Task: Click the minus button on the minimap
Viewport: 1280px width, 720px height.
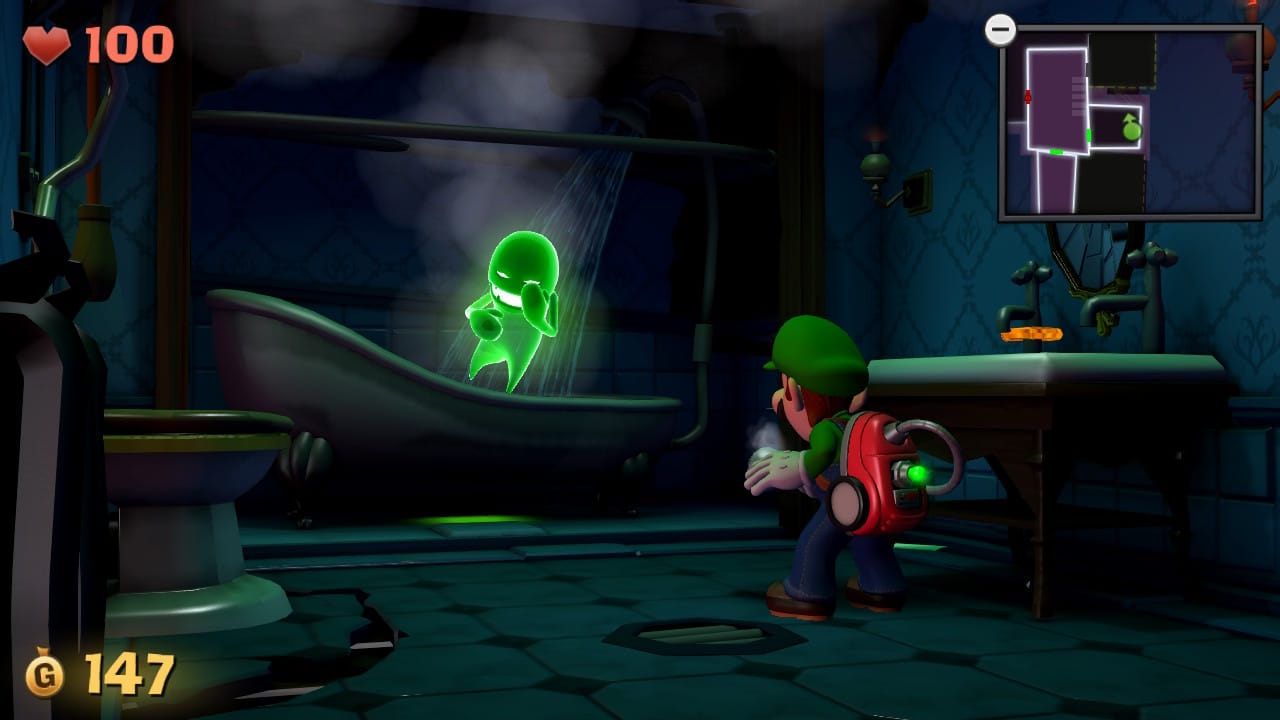Action: click(1000, 30)
